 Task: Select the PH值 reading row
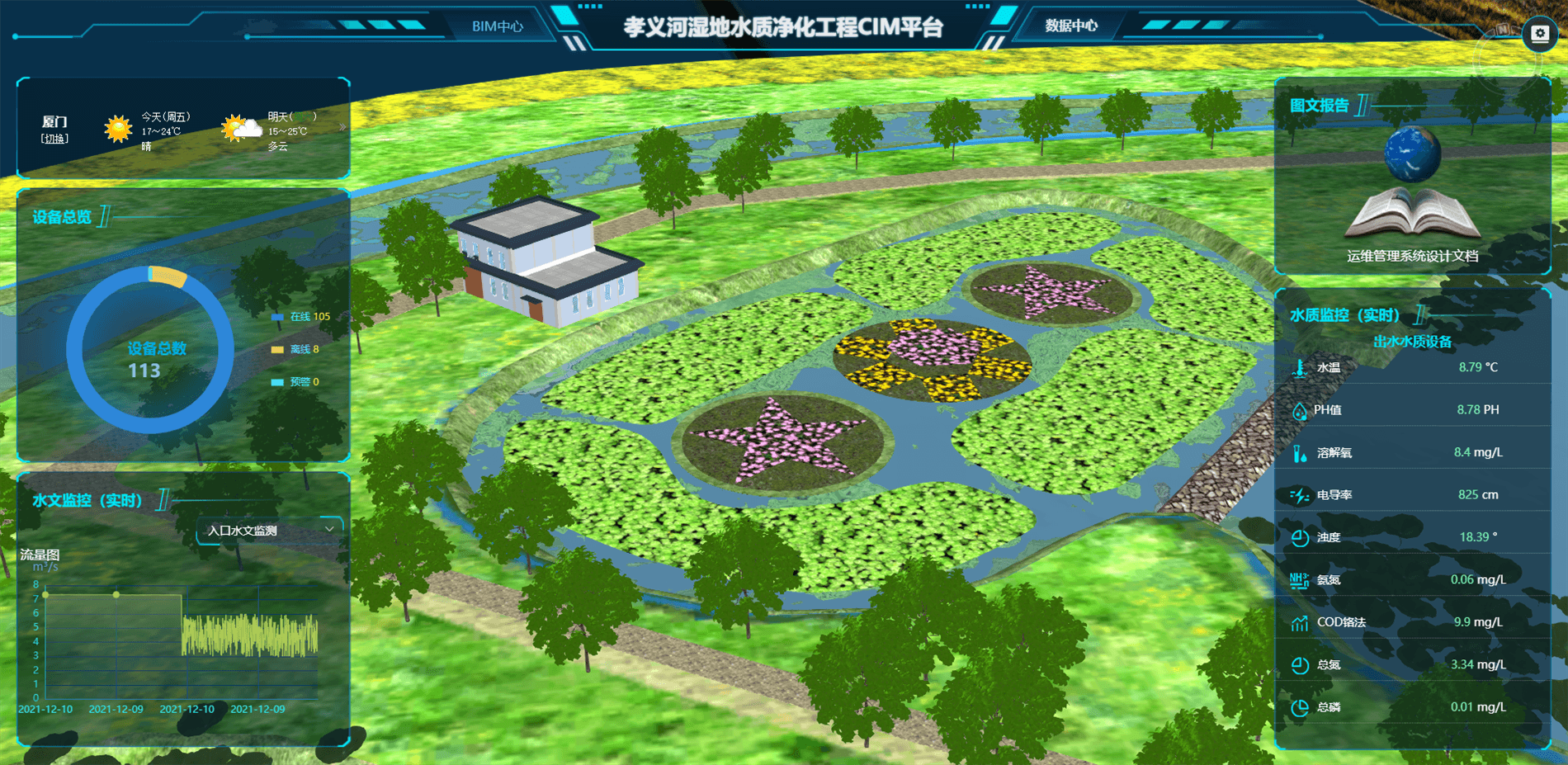point(1411,410)
